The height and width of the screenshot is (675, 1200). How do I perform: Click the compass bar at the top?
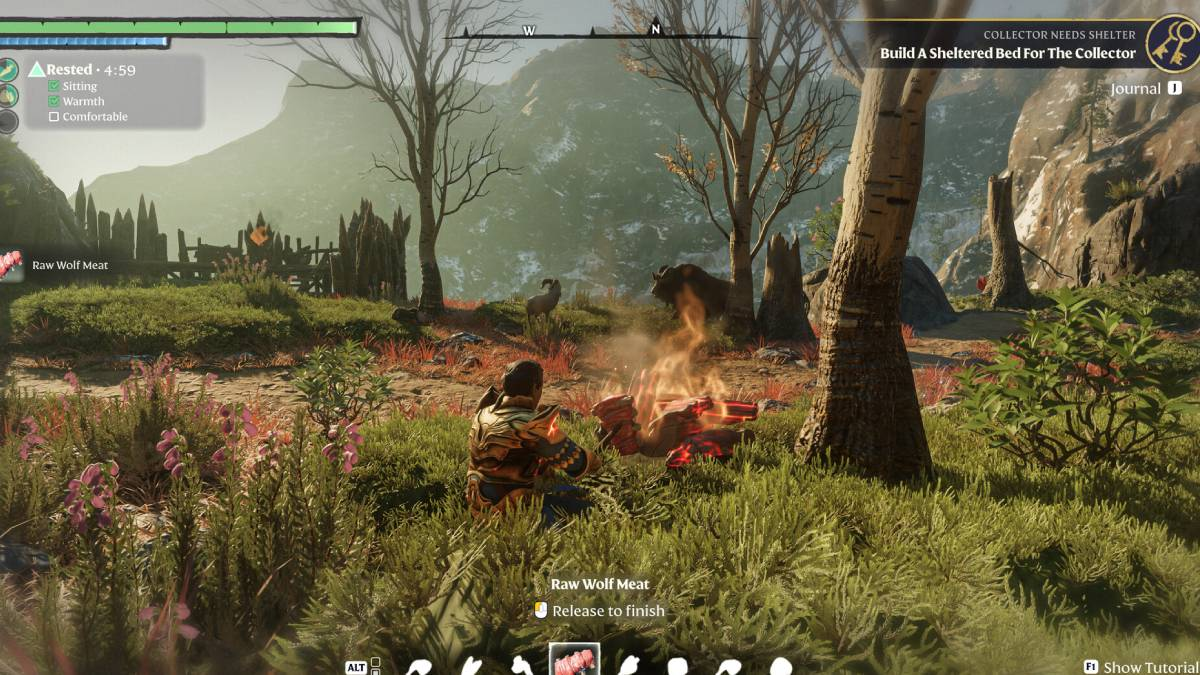[600, 31]
